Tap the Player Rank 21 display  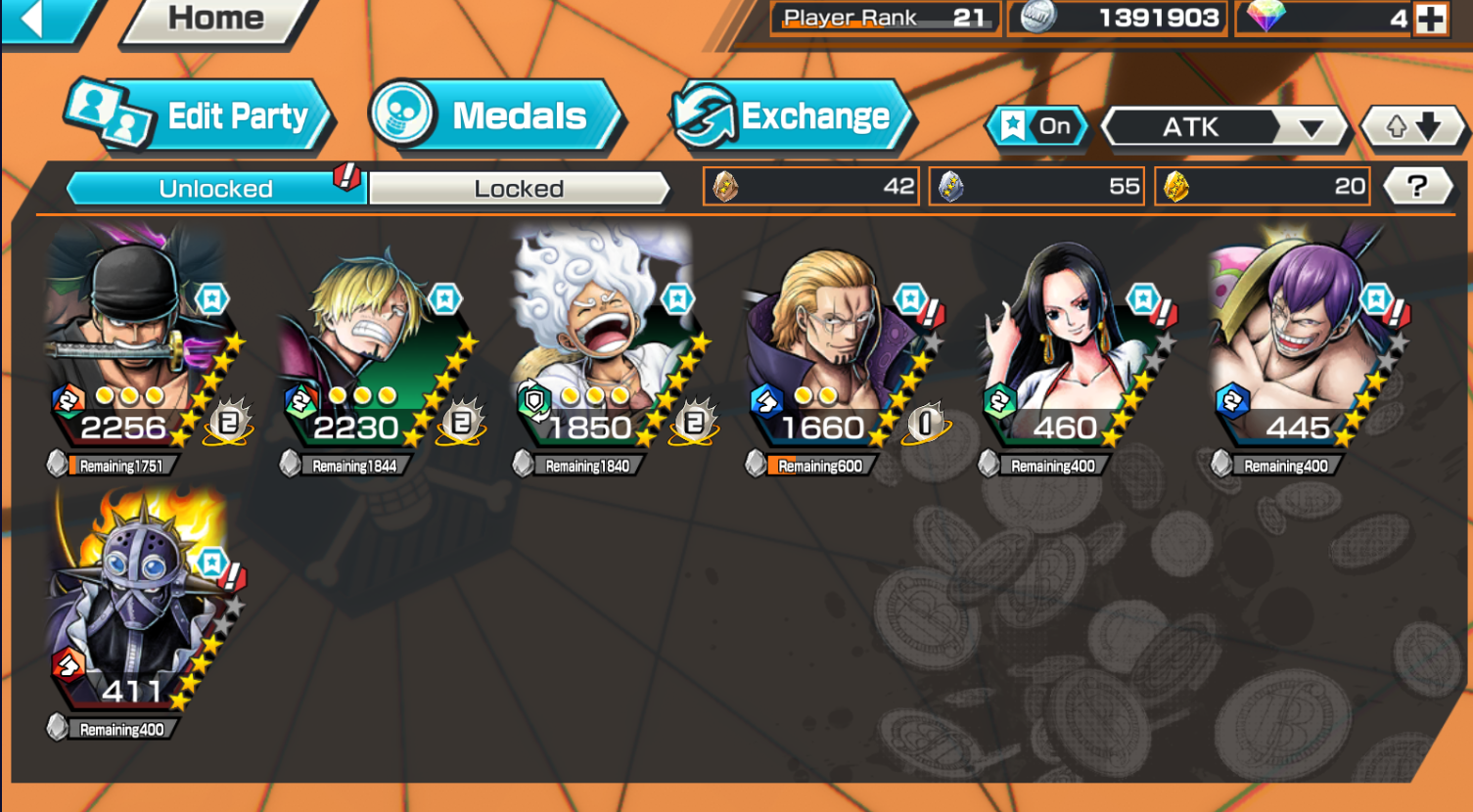(881, 17)
